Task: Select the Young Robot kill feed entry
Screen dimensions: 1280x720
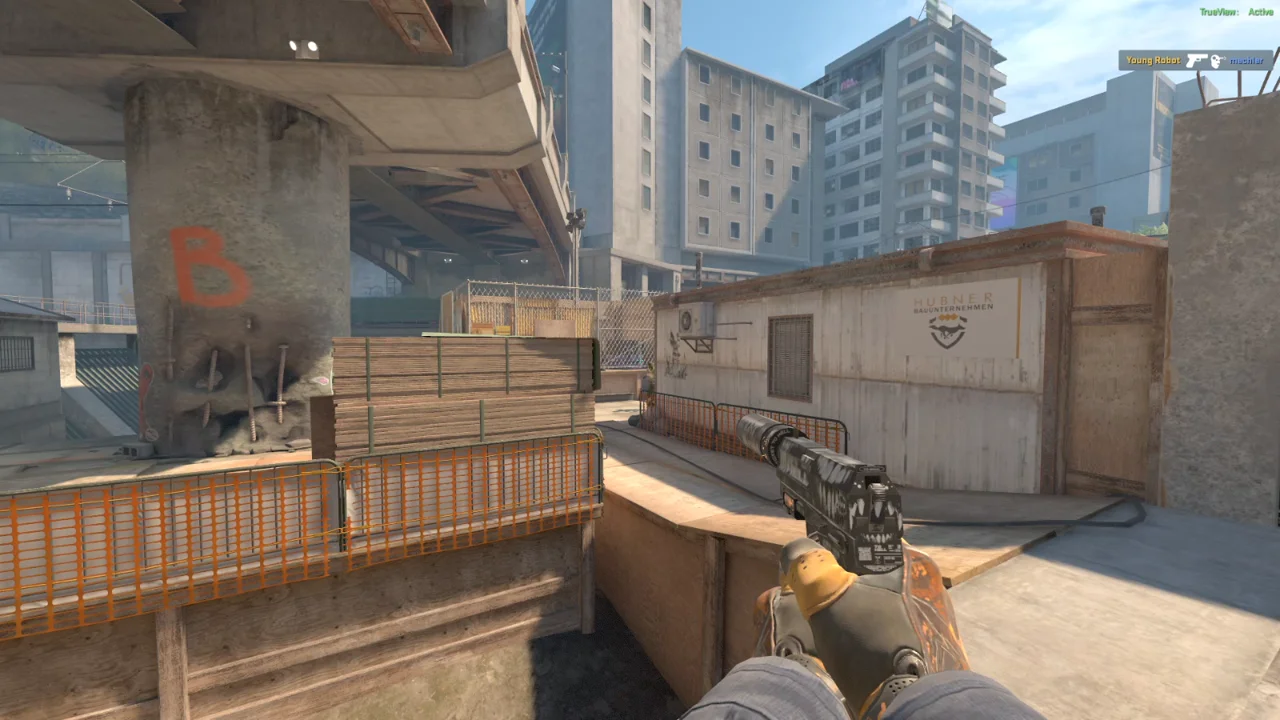Action: click(x=1195, y=61)
